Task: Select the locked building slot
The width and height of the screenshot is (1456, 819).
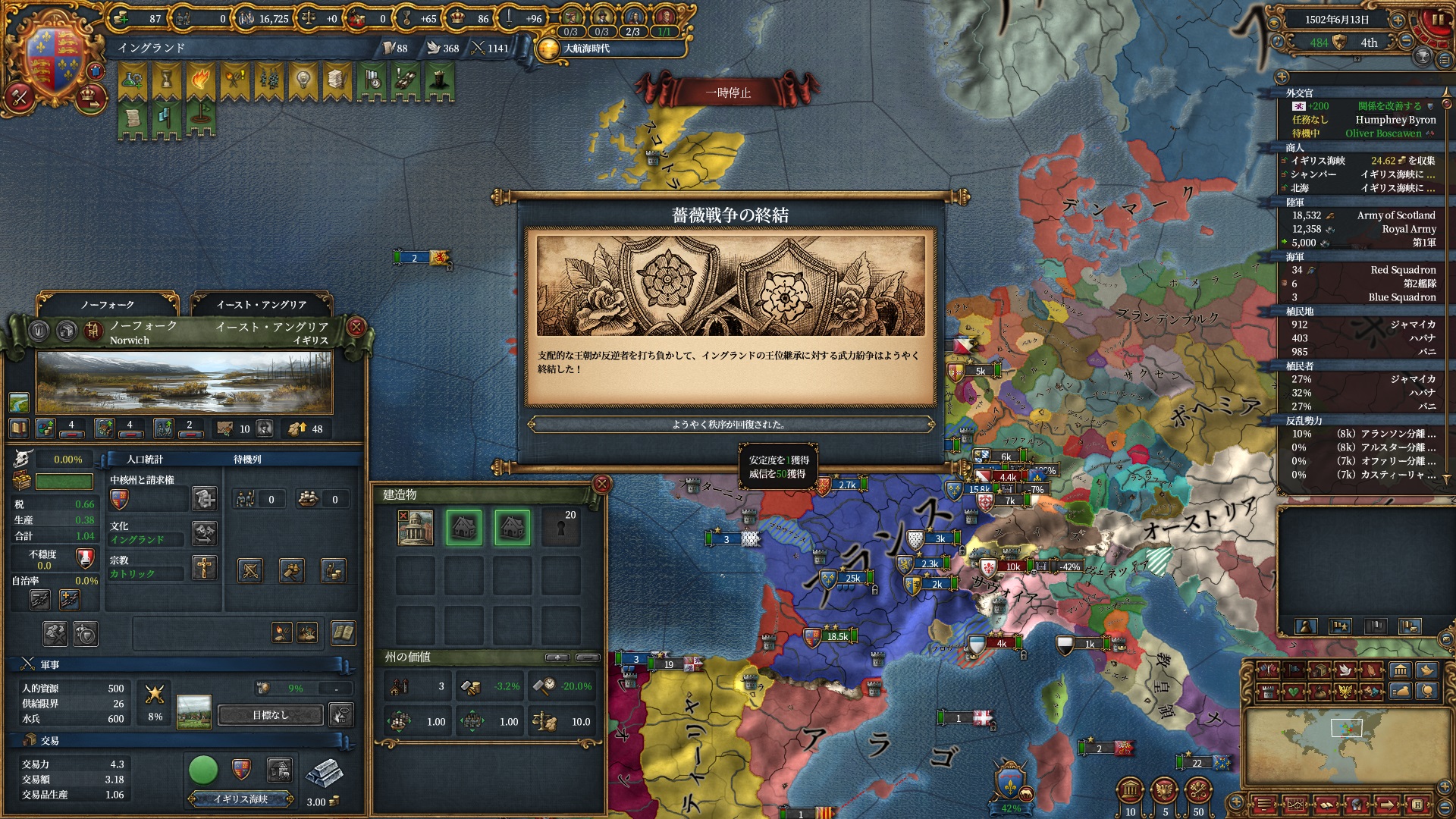Action: [560, 527]
